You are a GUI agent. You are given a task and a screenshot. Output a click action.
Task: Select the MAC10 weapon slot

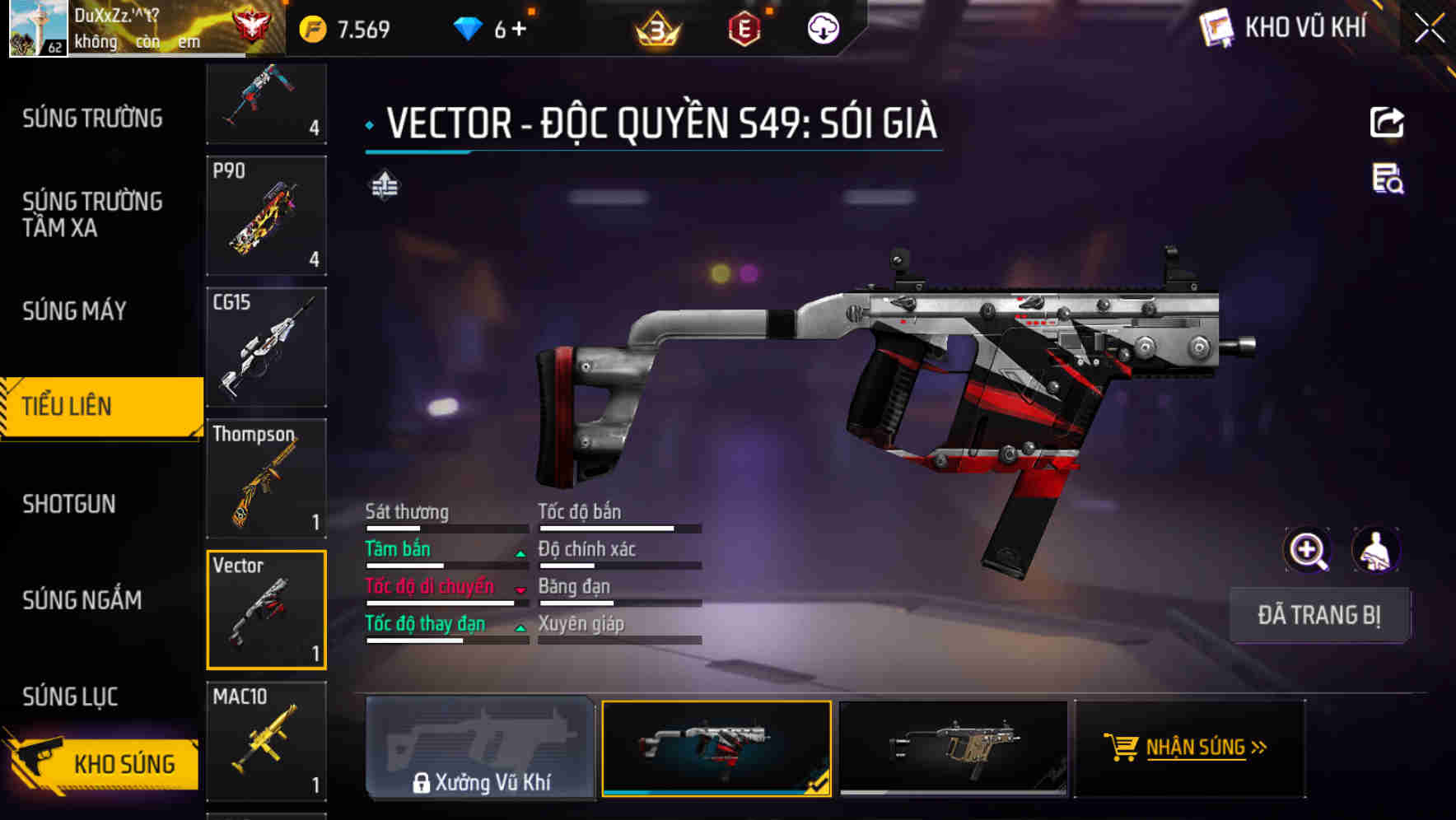point(266,741)
